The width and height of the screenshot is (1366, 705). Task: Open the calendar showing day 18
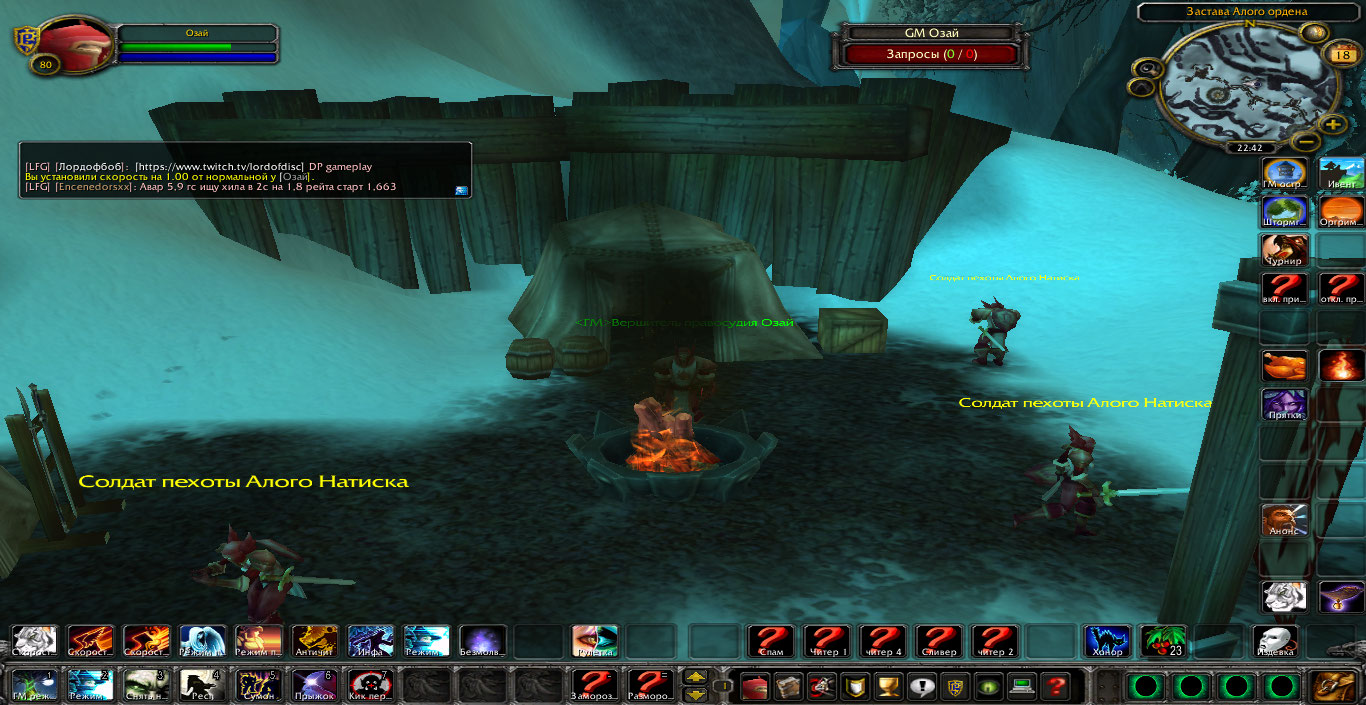click(1341, 54)
